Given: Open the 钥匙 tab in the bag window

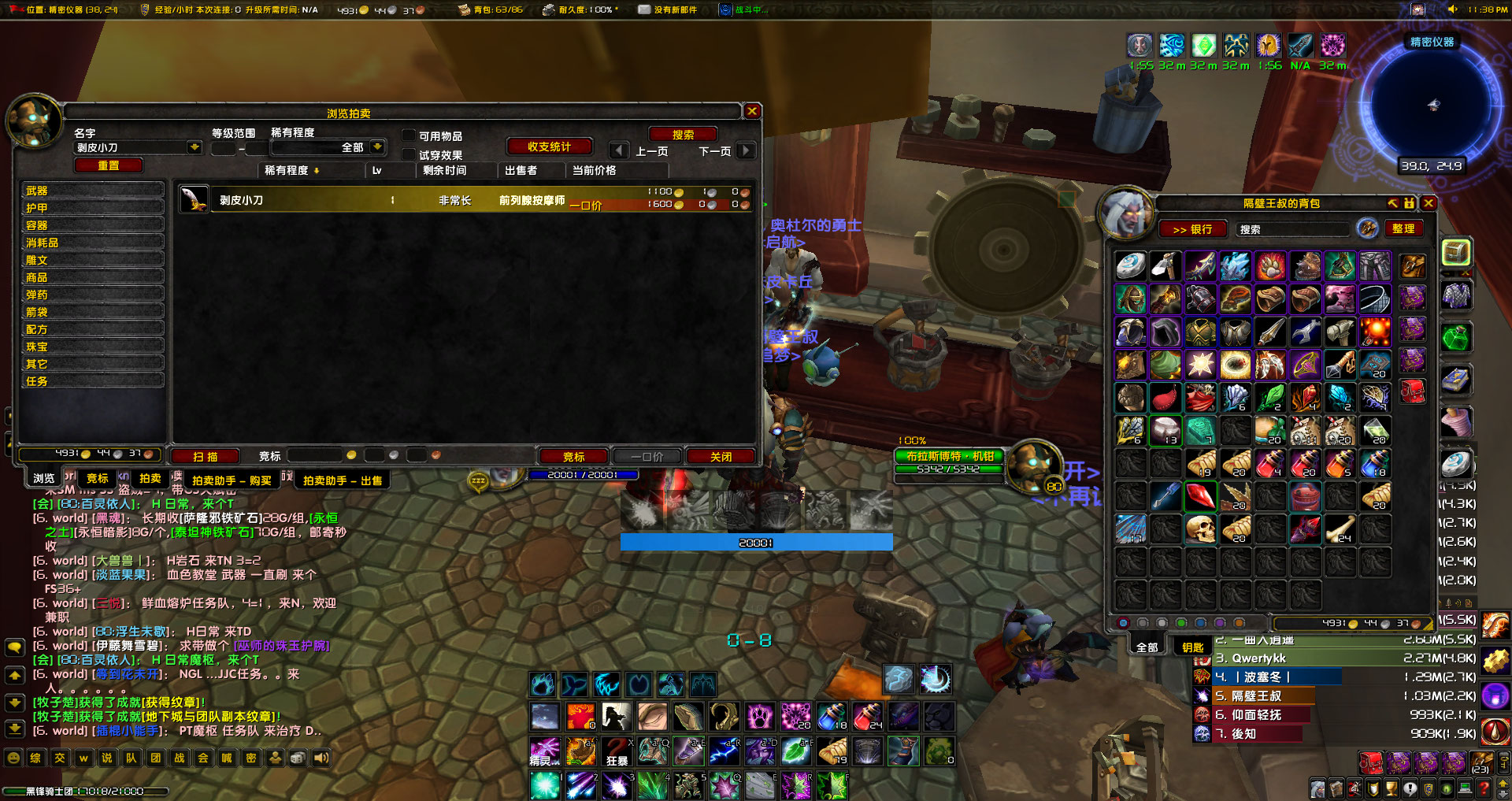Looking at the screenshot, I should [x=1191, y=645].
